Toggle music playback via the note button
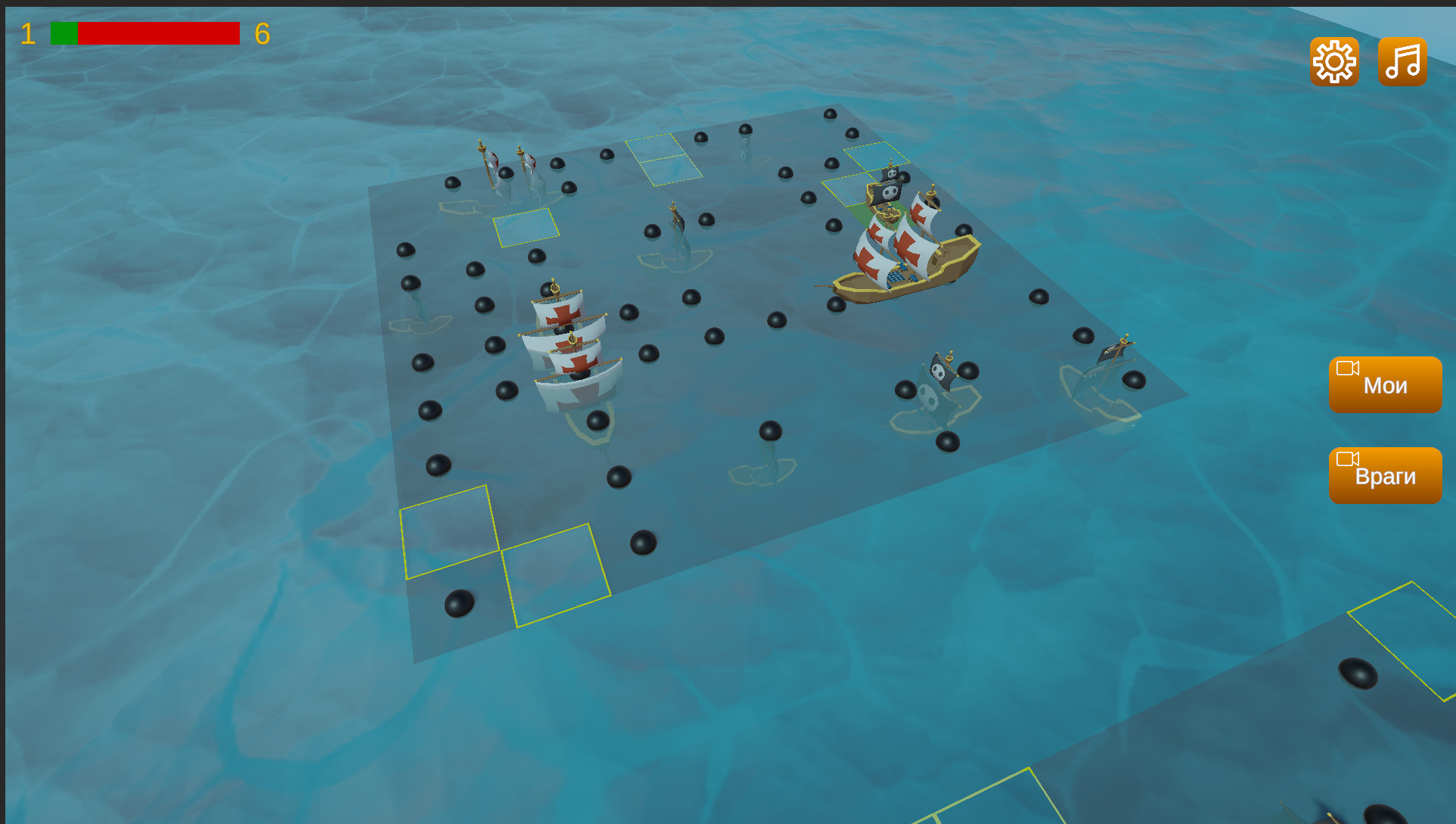The width and height of the screenshot is (1456, 824). (1402, 61)
